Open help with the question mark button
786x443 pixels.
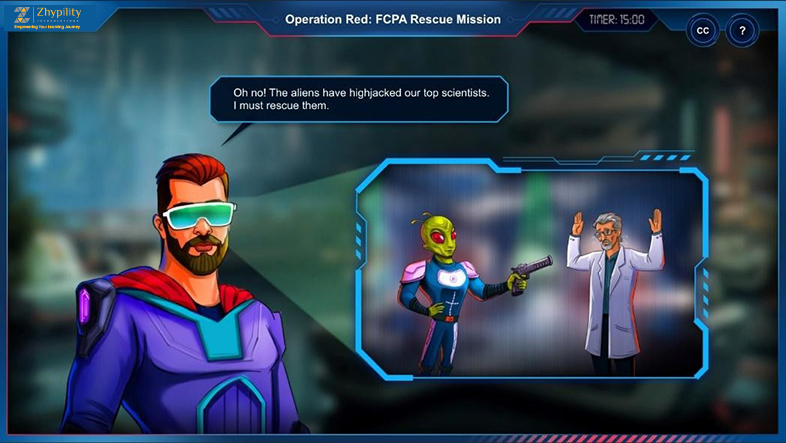pyautogui.click(x=742, y=31)
